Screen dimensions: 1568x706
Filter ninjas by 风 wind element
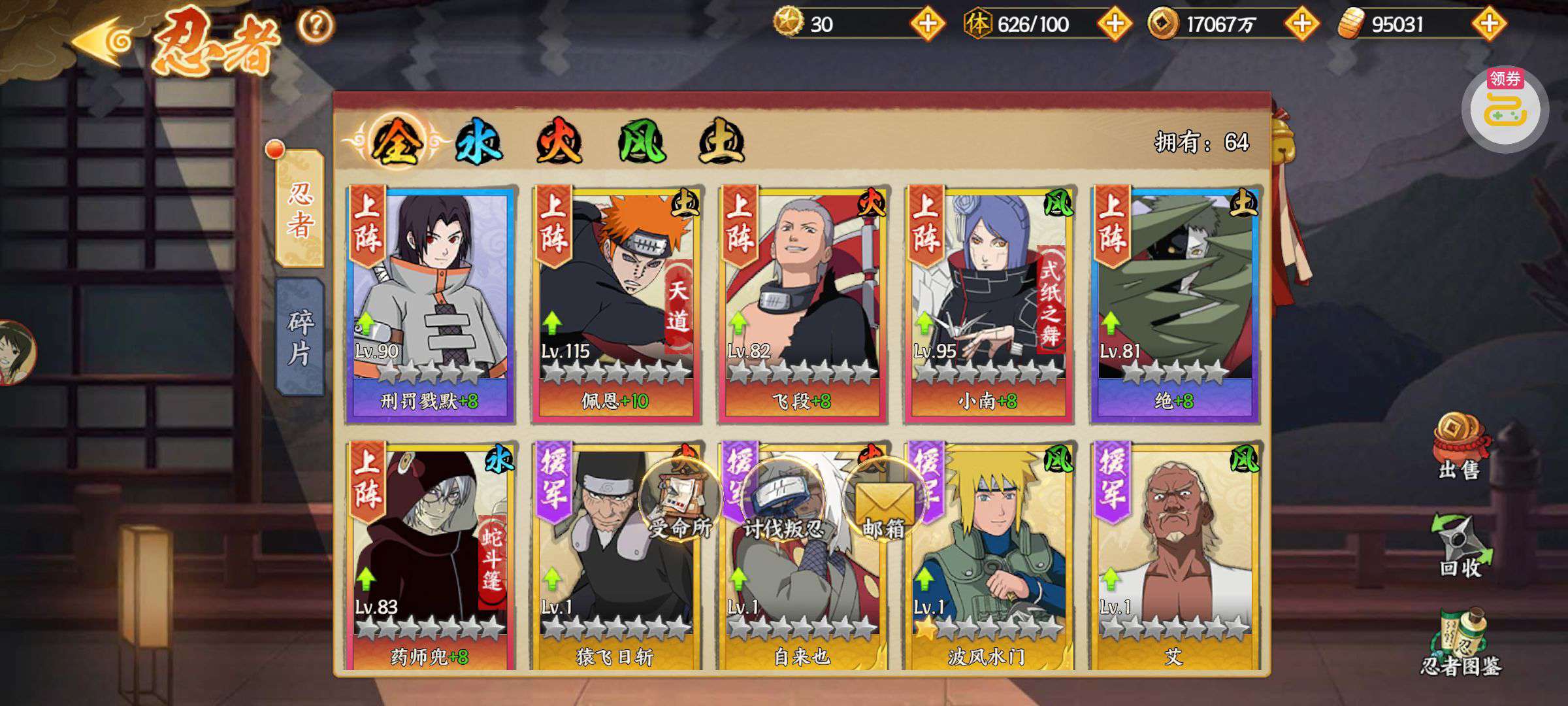click(642, 142)
